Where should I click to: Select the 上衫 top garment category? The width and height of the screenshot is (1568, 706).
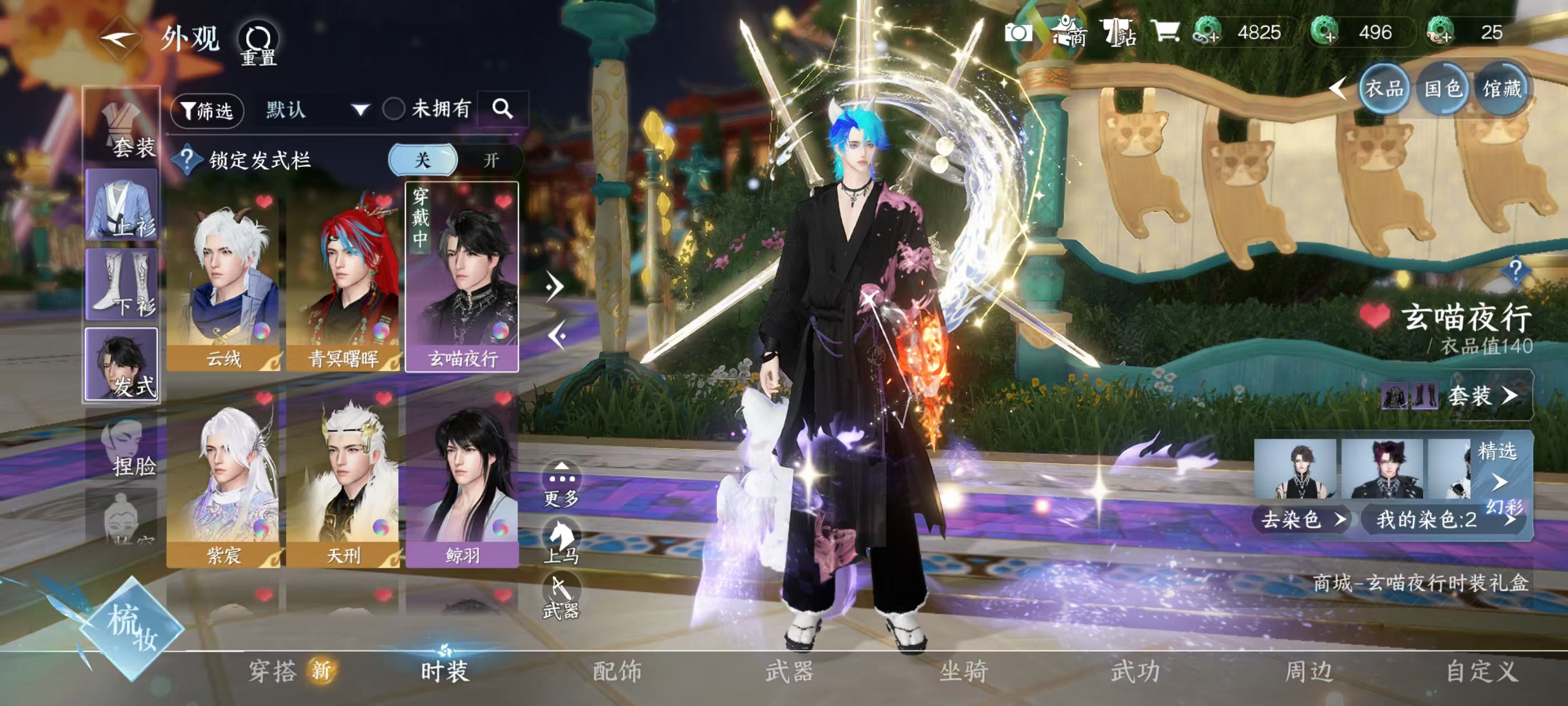point(122,205)
